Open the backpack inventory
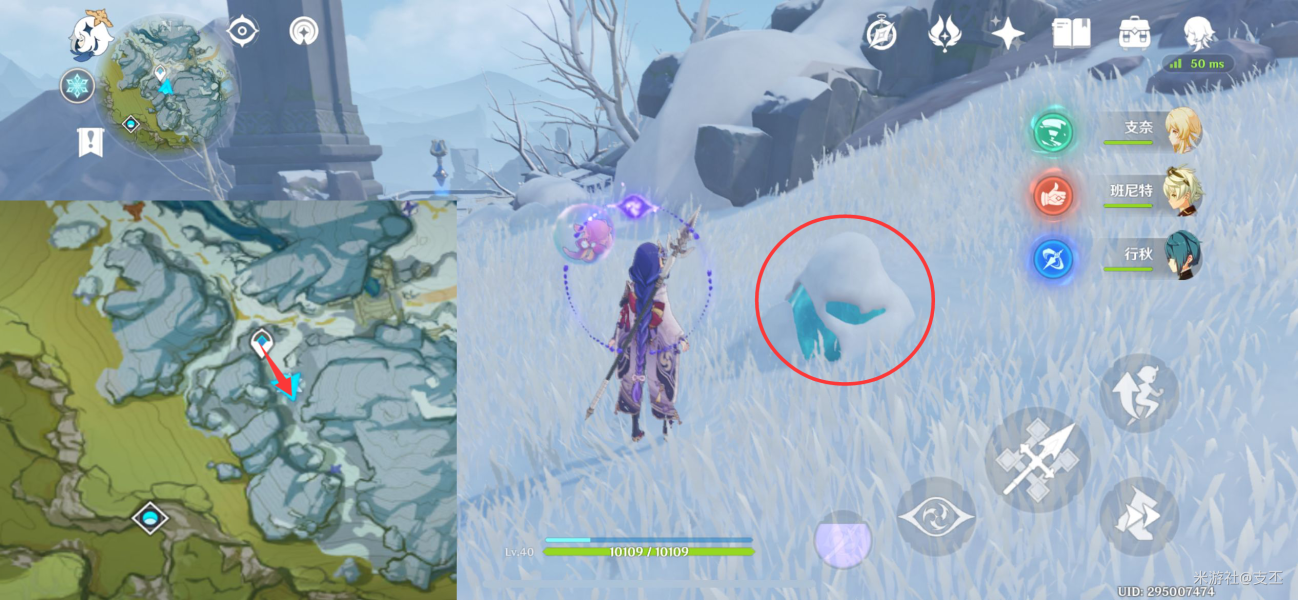 click(x=1134, y=34)
